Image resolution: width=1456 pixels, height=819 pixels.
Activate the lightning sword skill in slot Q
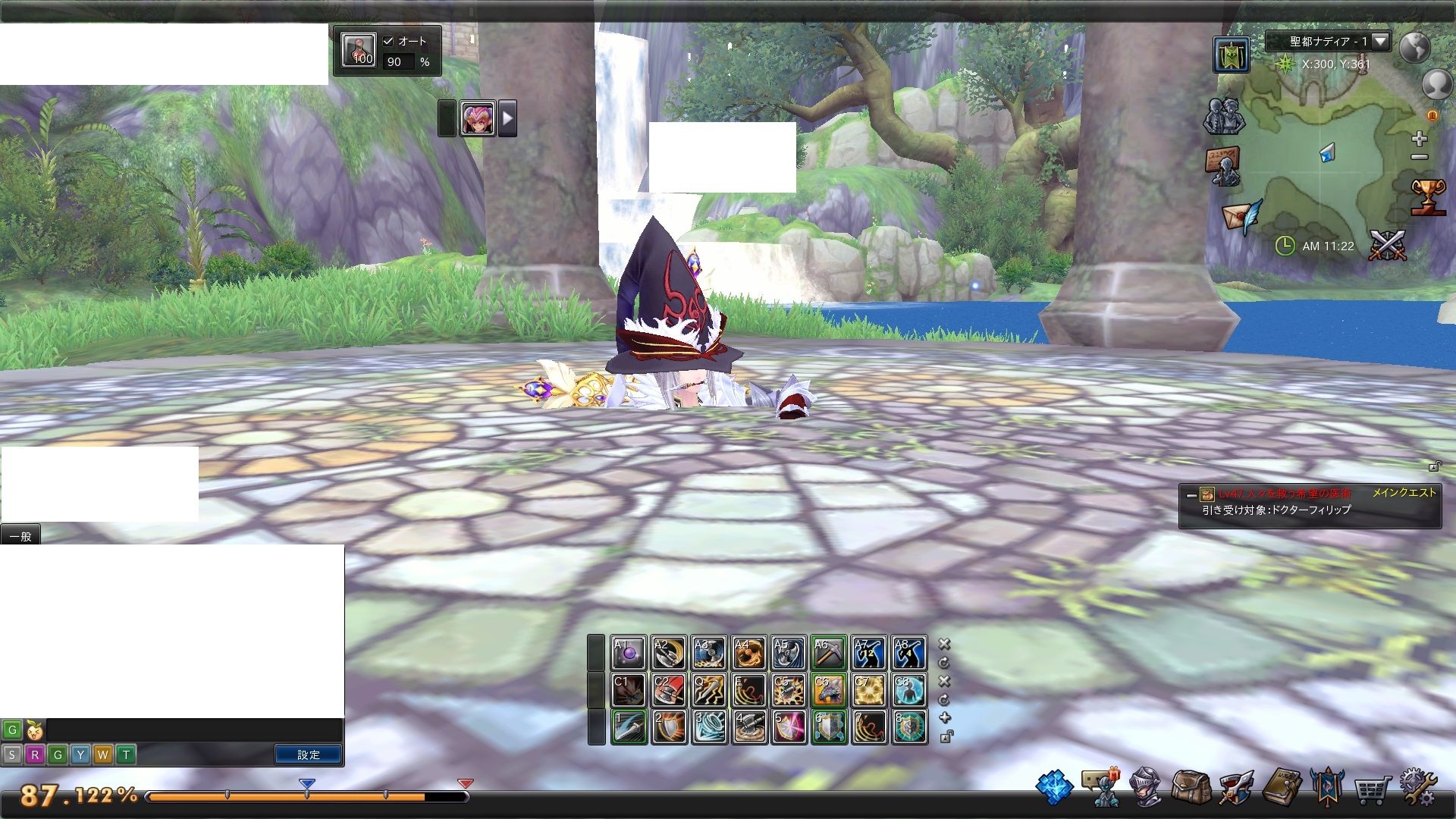pyautogui.click(x=709, y=690)
